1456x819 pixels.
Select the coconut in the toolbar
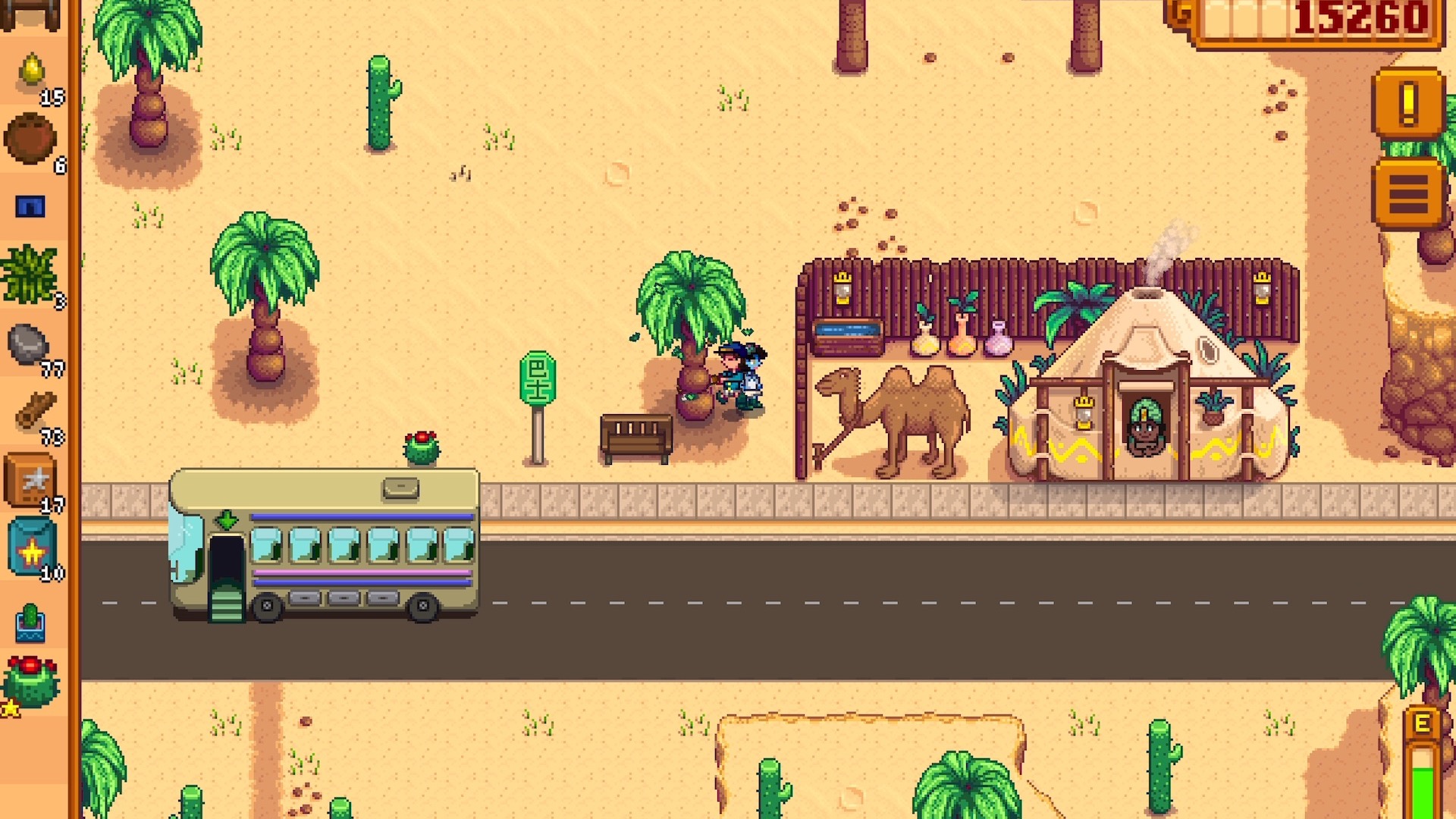pyautogui.click(x=30, y=139)
